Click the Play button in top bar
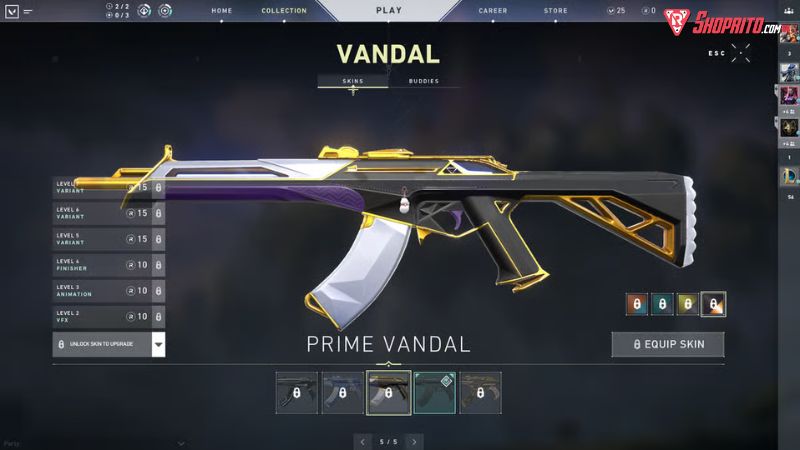800x450 pixels. tap(389, 11)
